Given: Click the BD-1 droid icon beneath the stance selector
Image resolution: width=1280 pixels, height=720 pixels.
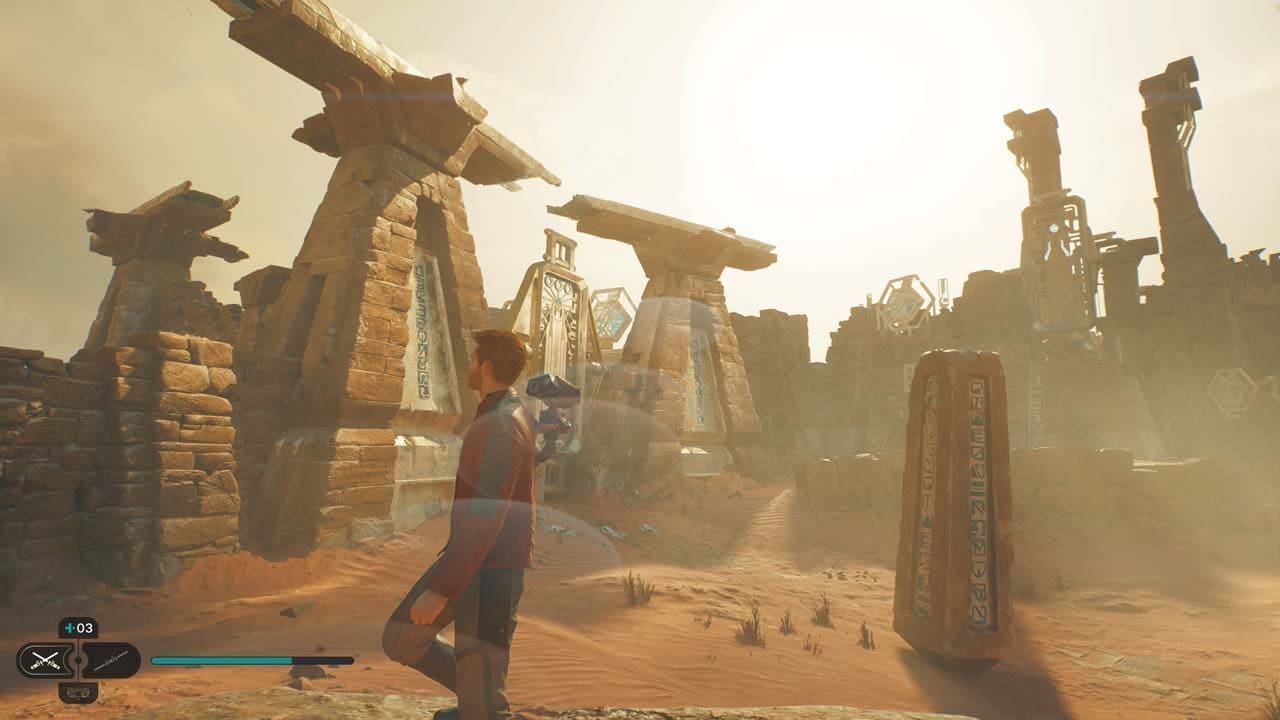Looking at the screenshot, I should point(78,692).
